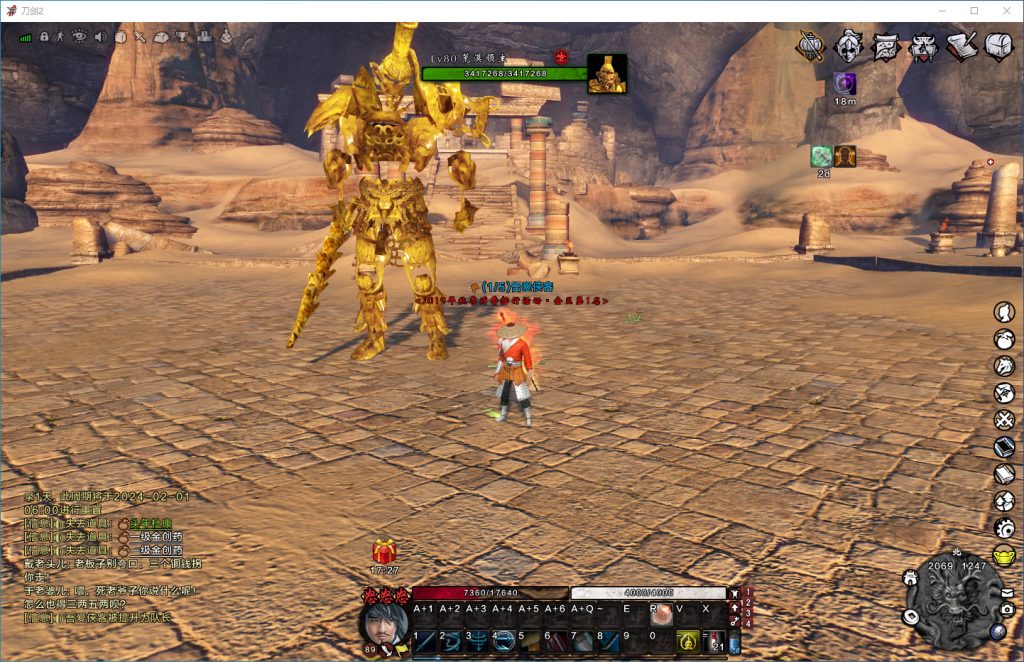Screen dimensions: 1024x662
Task: Select the lantern and sword icon
Action: [x=811, y=46]
